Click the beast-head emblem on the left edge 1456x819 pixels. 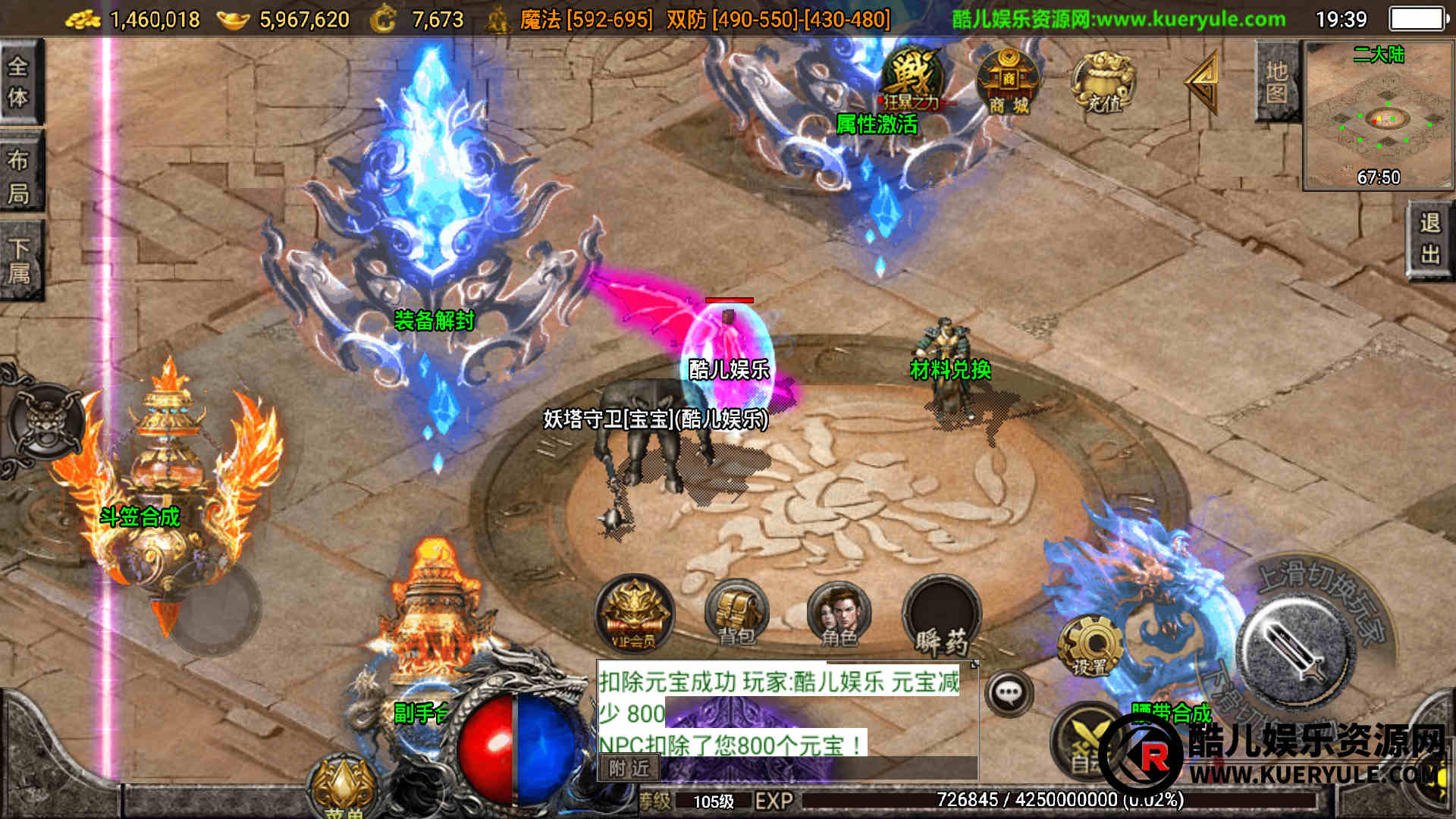coord(44,419)
